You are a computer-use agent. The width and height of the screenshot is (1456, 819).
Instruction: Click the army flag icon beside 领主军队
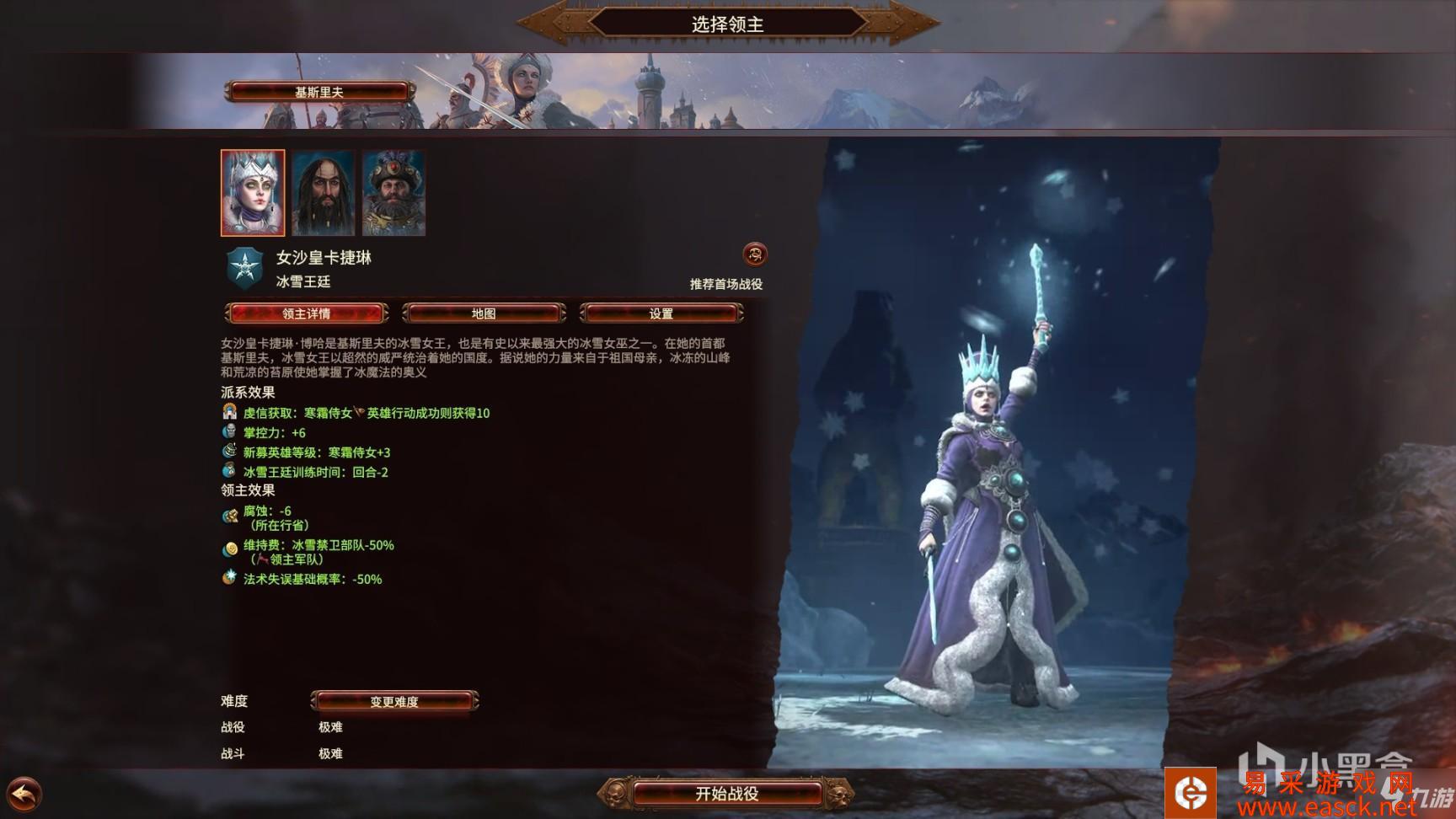(265, 558)
